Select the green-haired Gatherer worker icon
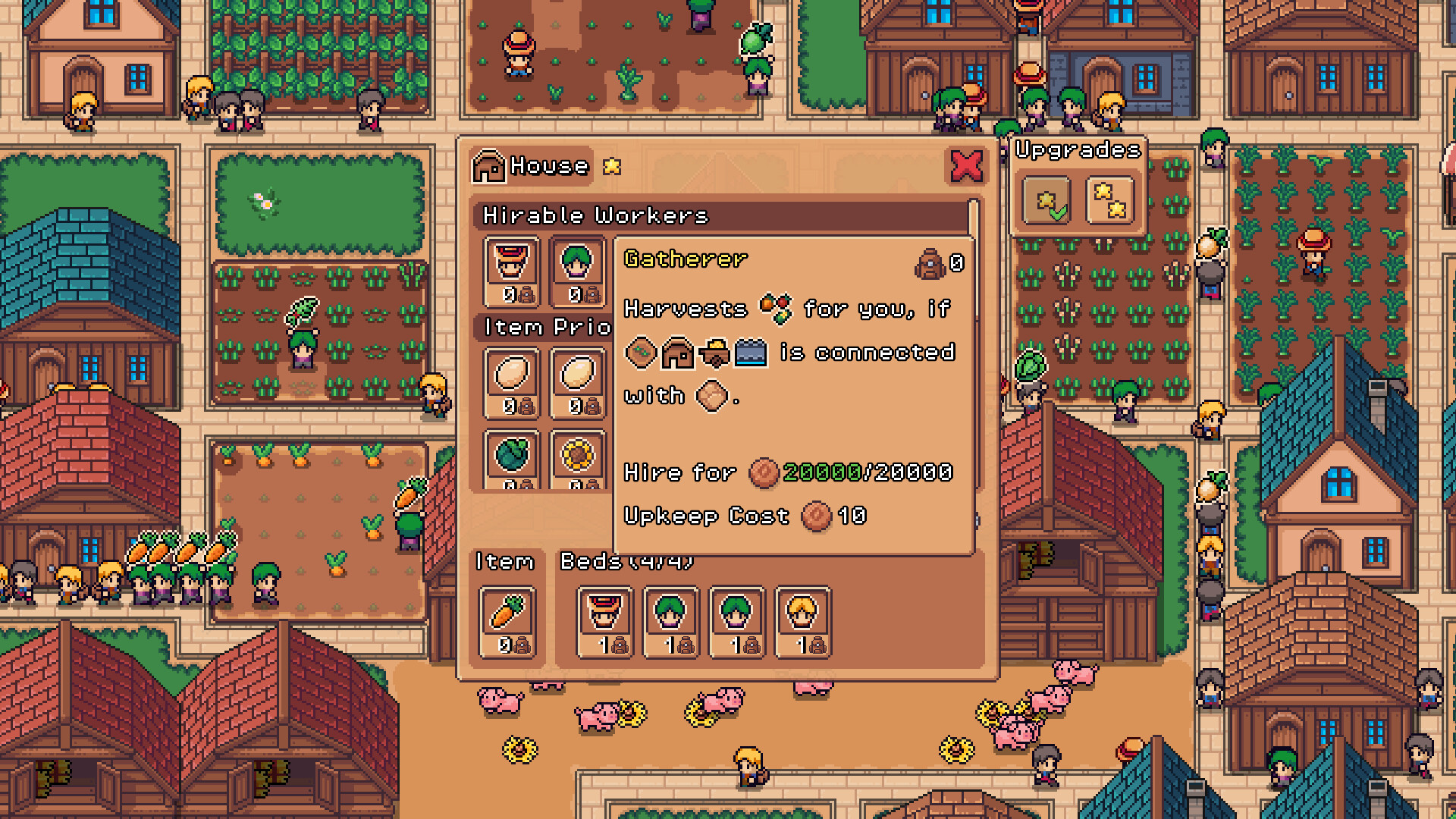Screen dimensions: 1456x819 [578, 271]
